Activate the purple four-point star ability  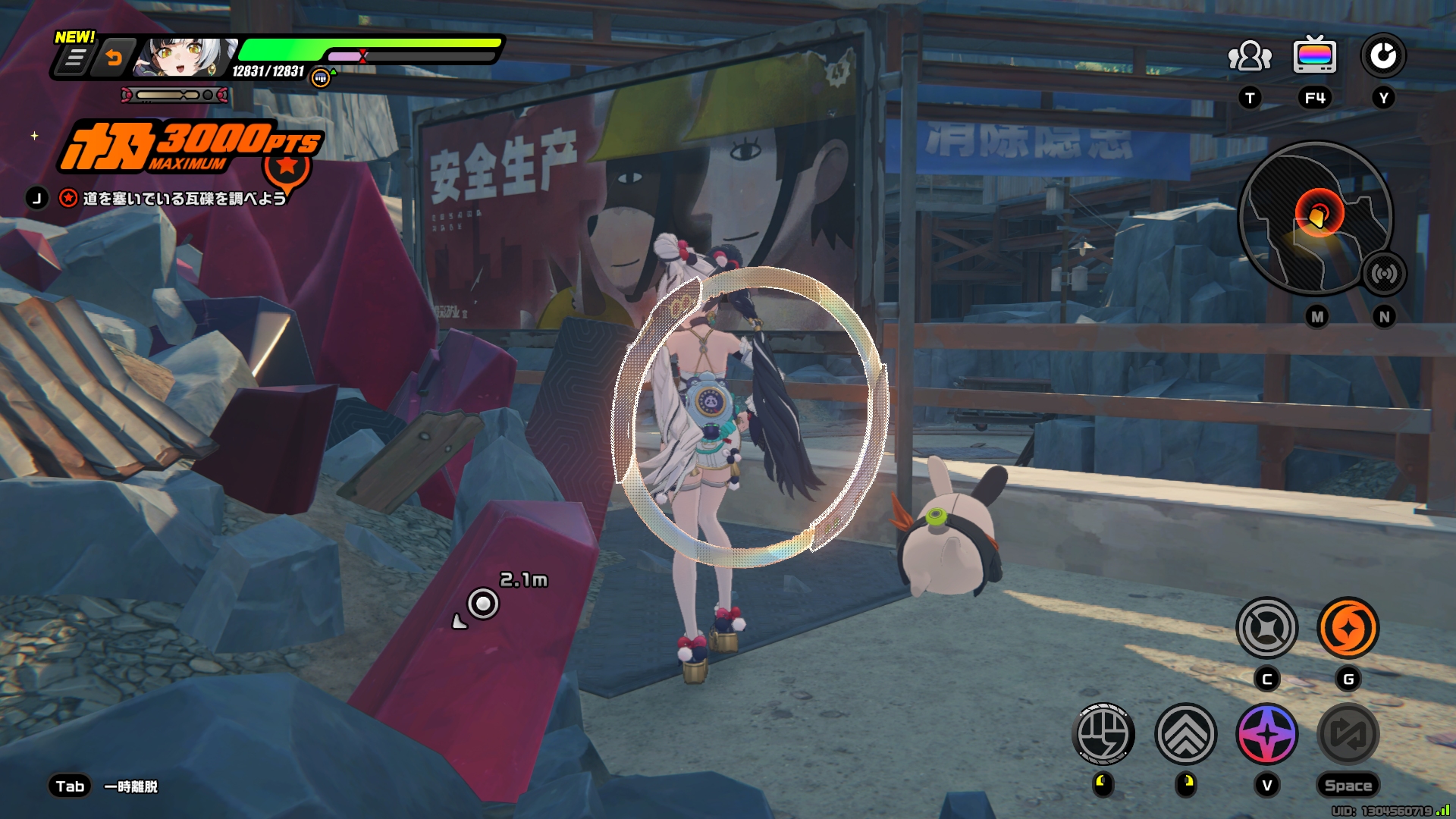pos(1266,733)
